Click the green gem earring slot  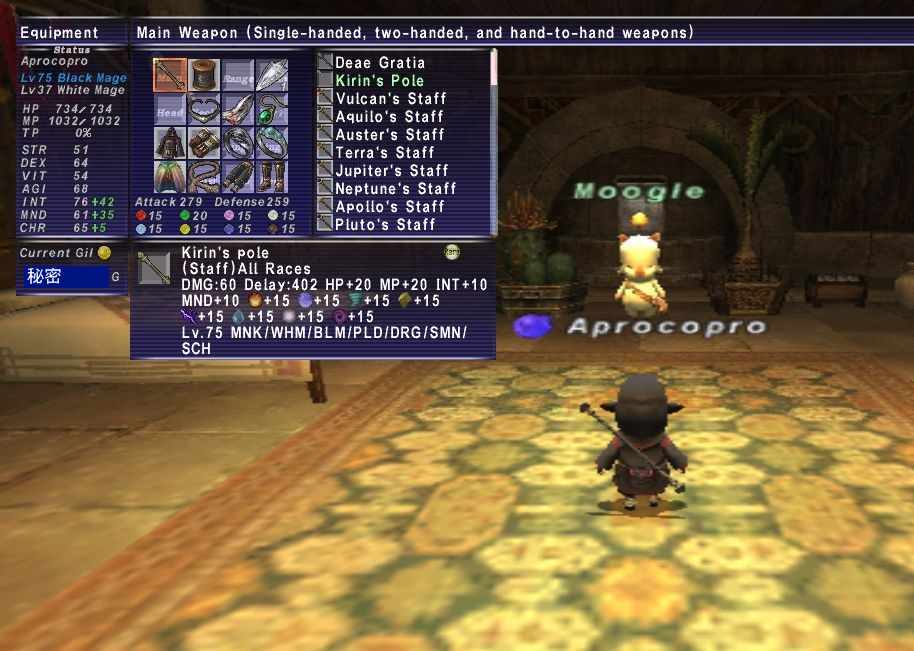(272, 109)
